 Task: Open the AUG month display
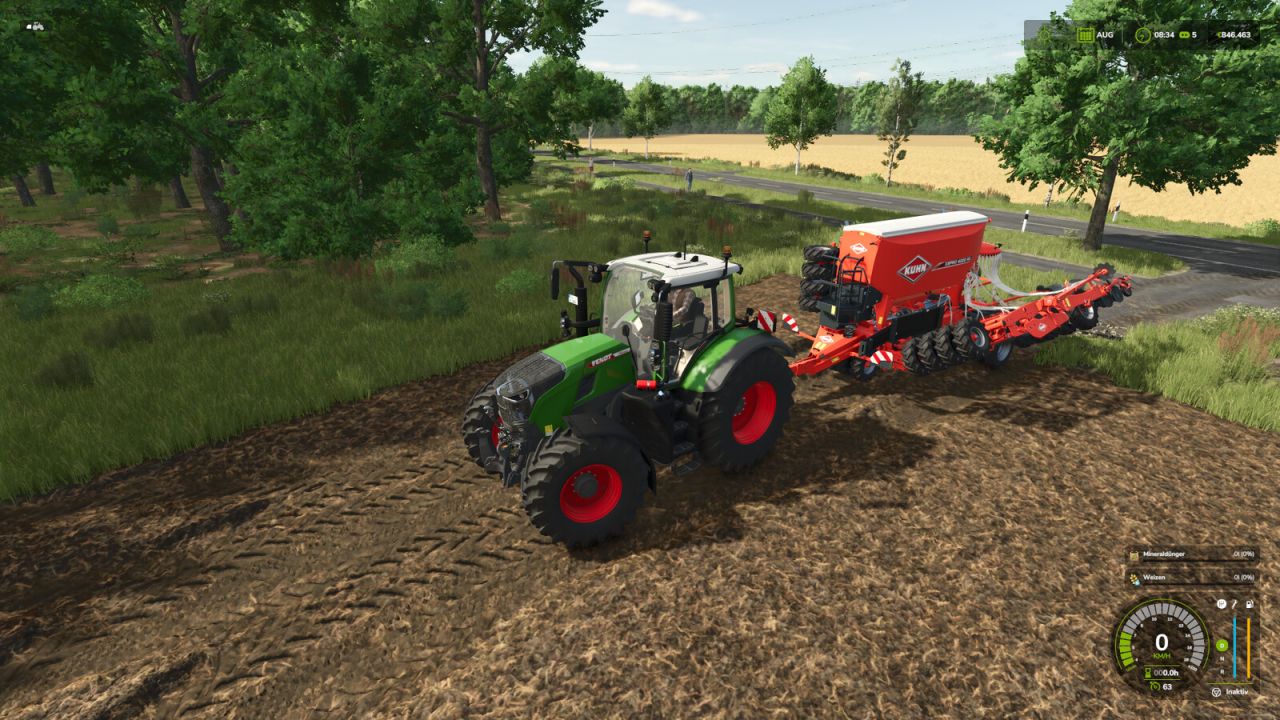point(1104,34)
